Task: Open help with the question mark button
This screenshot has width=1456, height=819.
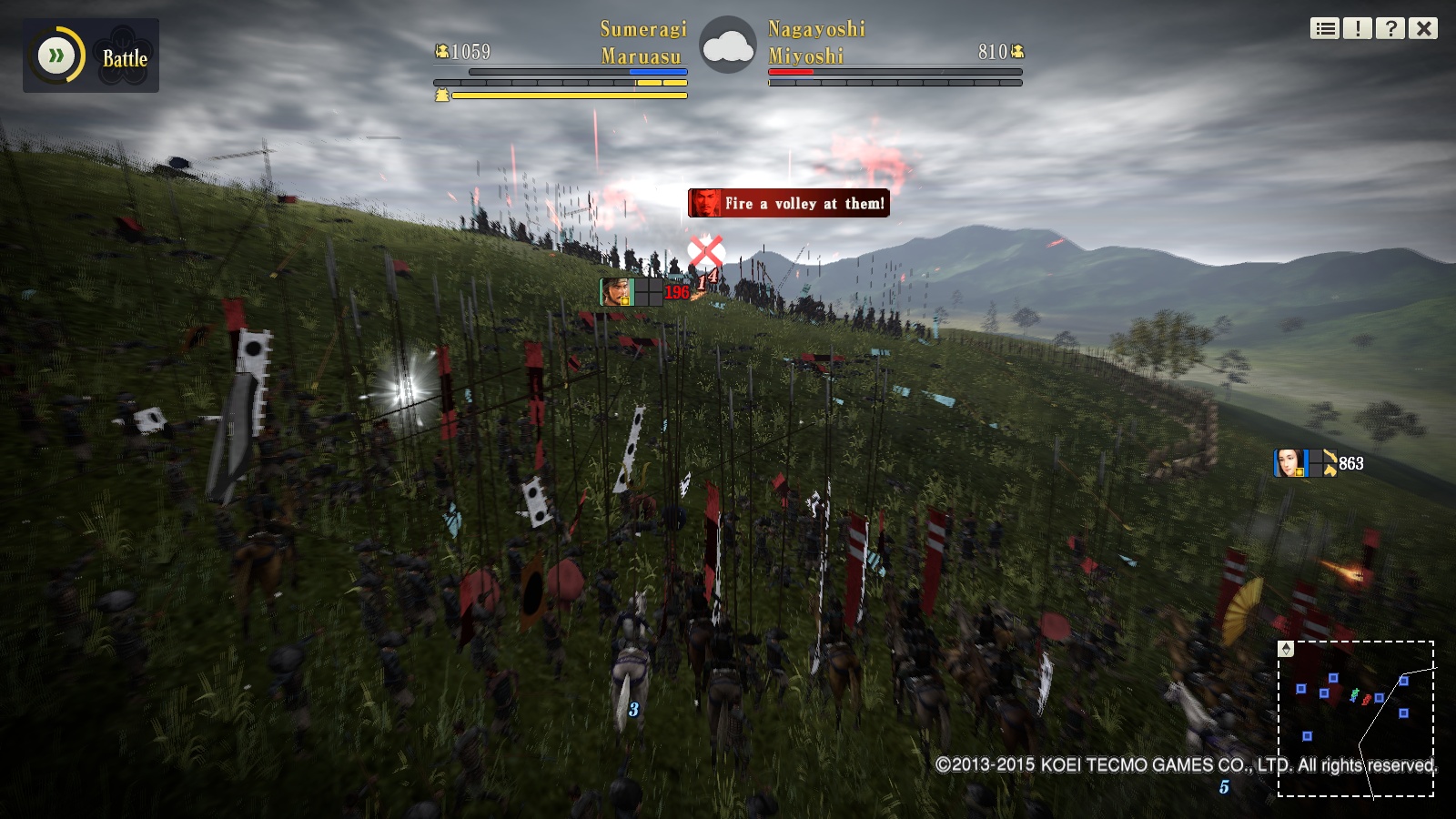Action: tap(1390, 29)
